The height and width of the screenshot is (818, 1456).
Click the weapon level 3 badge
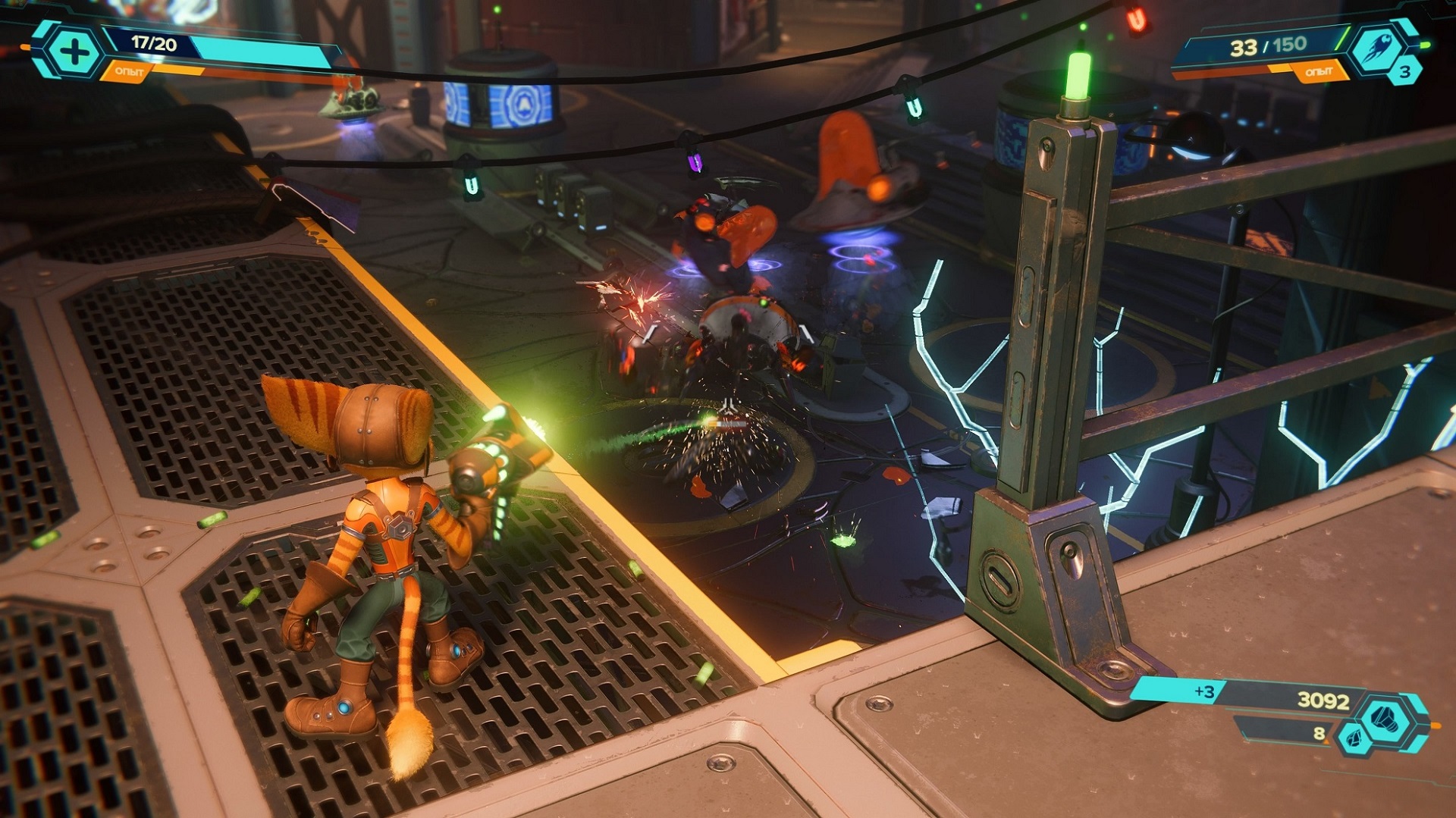(1404, 72)
